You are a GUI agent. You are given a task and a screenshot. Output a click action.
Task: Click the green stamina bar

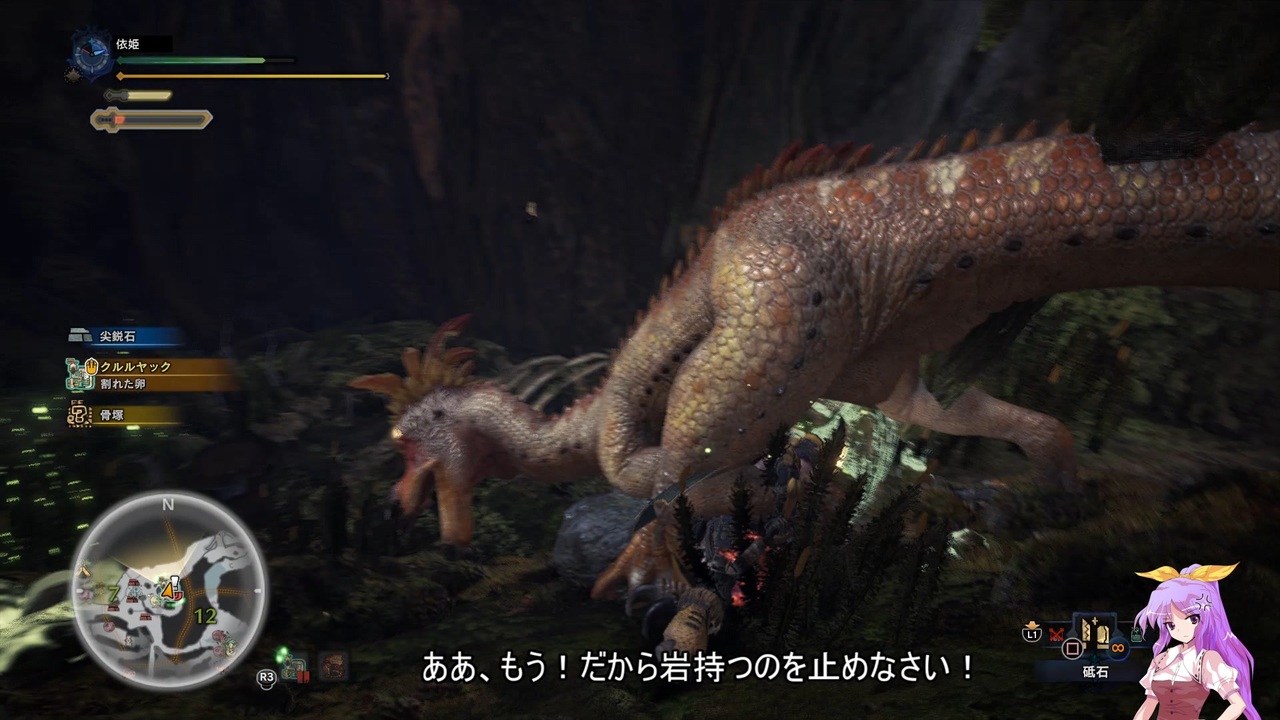pos(190,60)
